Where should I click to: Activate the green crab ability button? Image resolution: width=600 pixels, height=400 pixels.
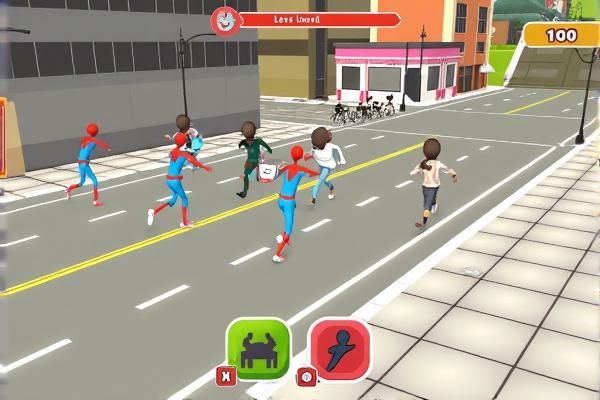pyautogui.click(x=257, y=349)
